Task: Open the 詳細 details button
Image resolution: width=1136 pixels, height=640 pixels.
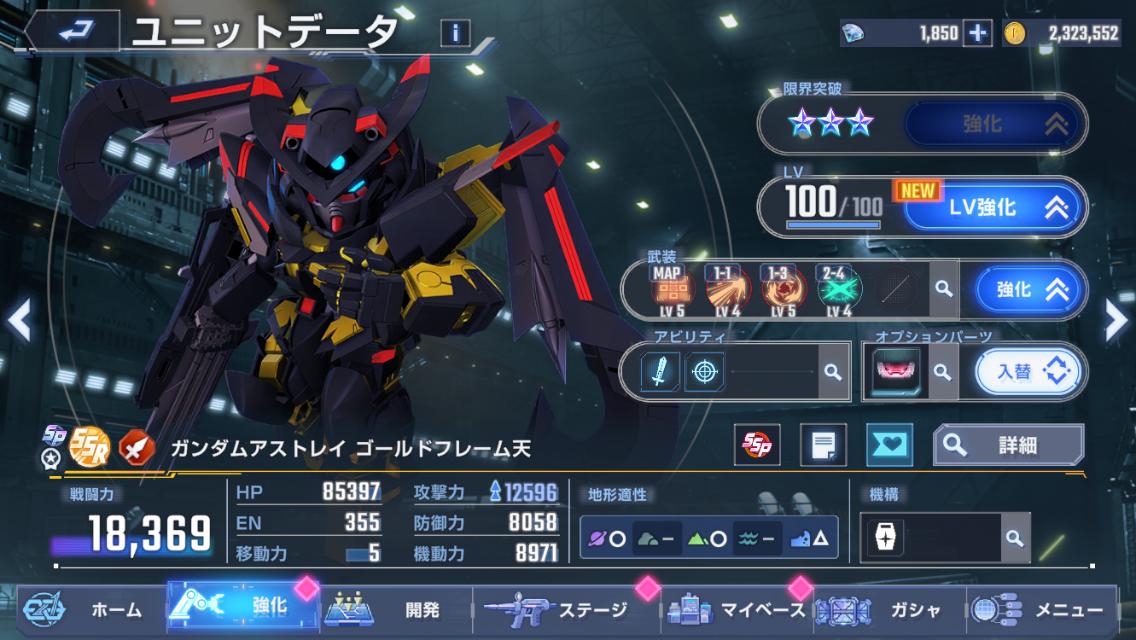Action: 1008,444
